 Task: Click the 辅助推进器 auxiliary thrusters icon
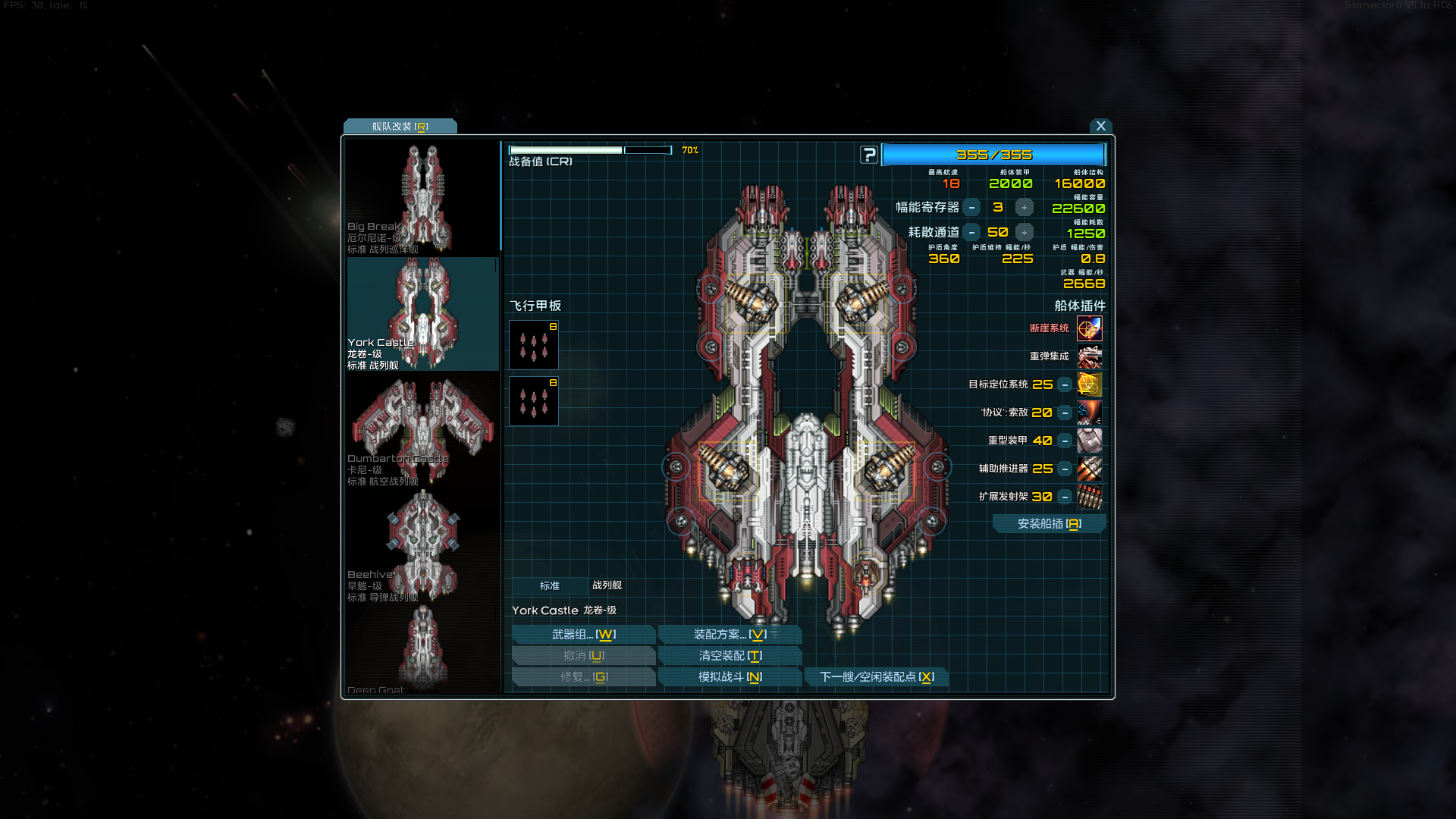tap(1089, 469)
